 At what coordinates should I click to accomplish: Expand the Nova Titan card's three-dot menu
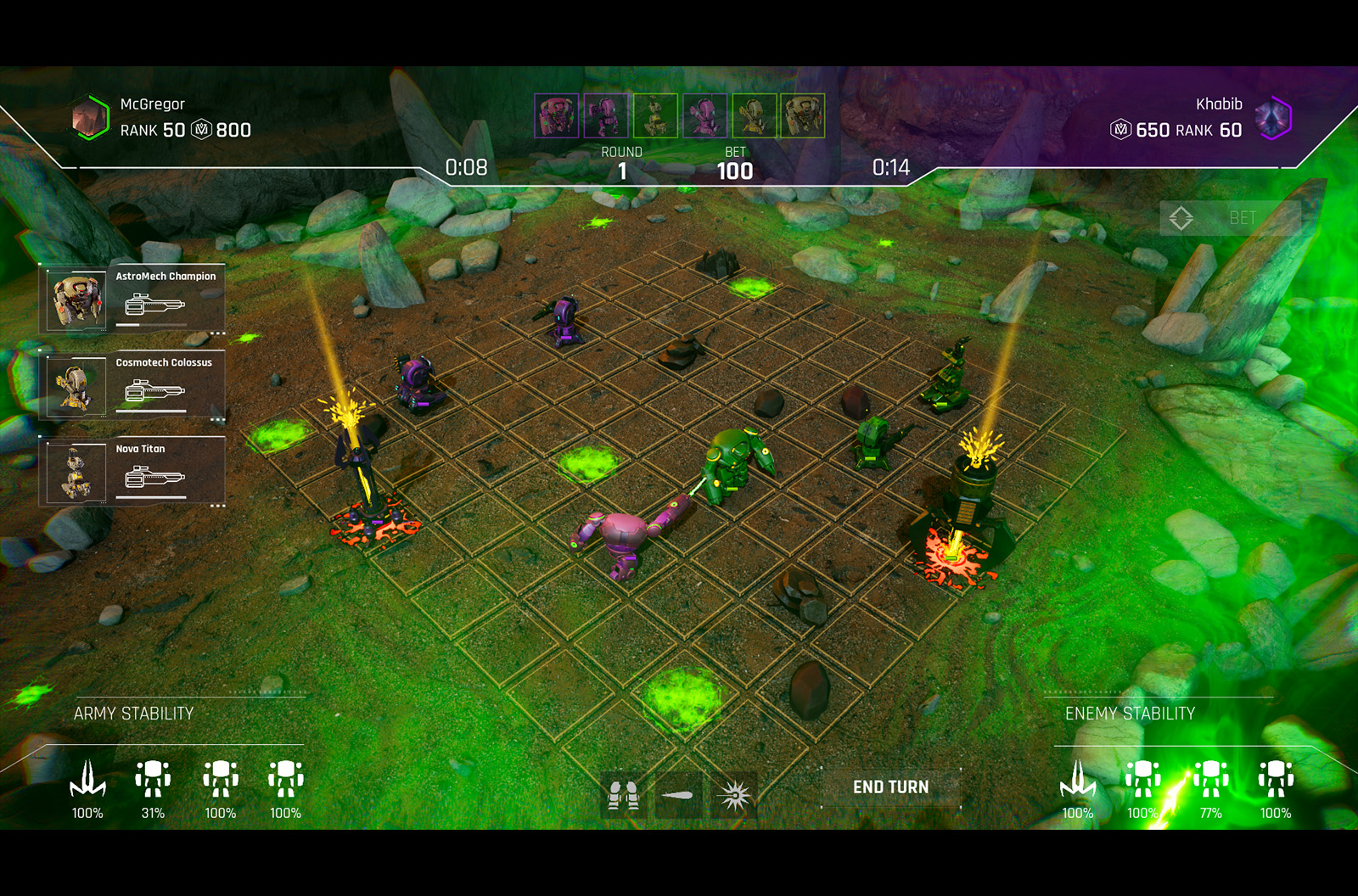tap(217, 507)
